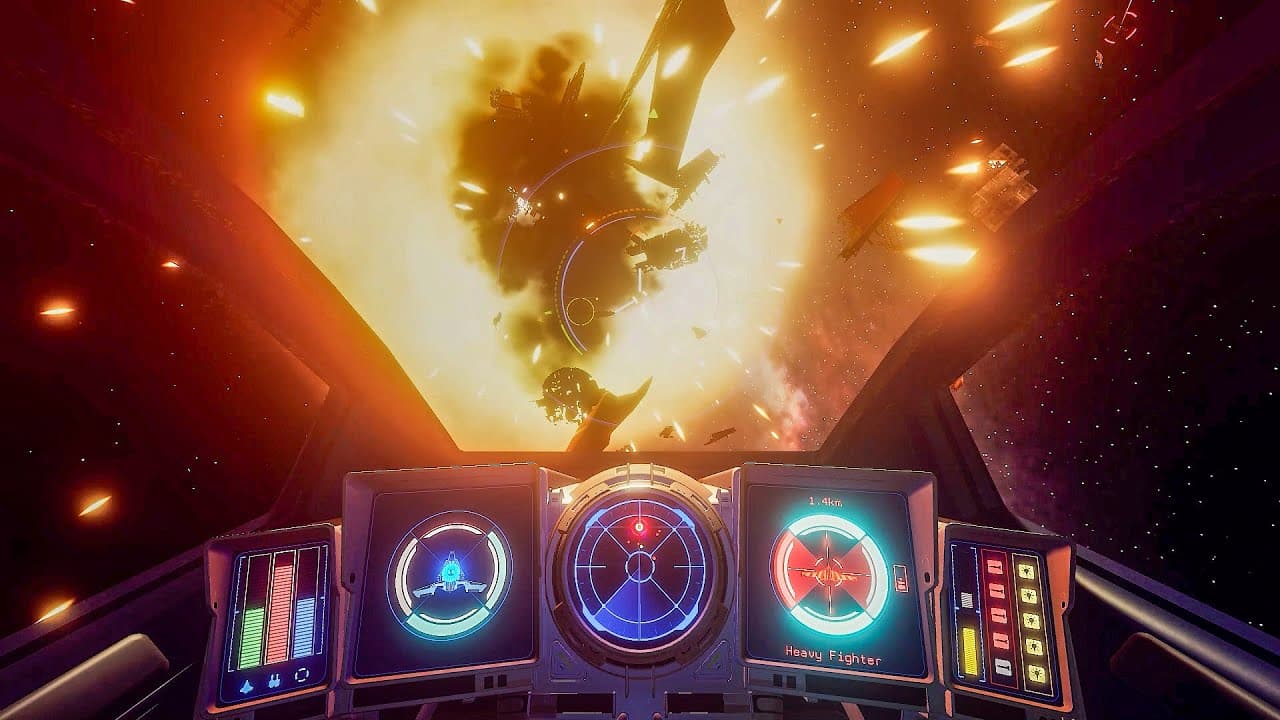Adjust the yellow throttle bar on the right console
Viewport: 1280px width, 720px height.
tap(968, 650)
